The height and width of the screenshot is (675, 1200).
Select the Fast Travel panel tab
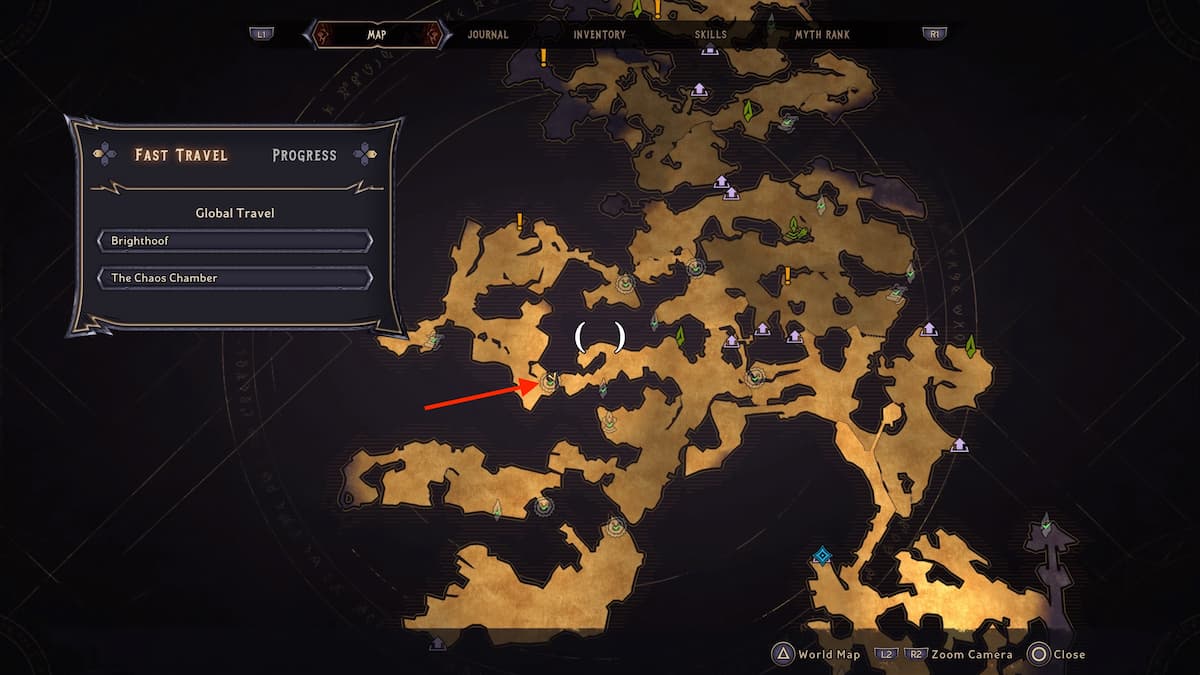coord(181,155)
